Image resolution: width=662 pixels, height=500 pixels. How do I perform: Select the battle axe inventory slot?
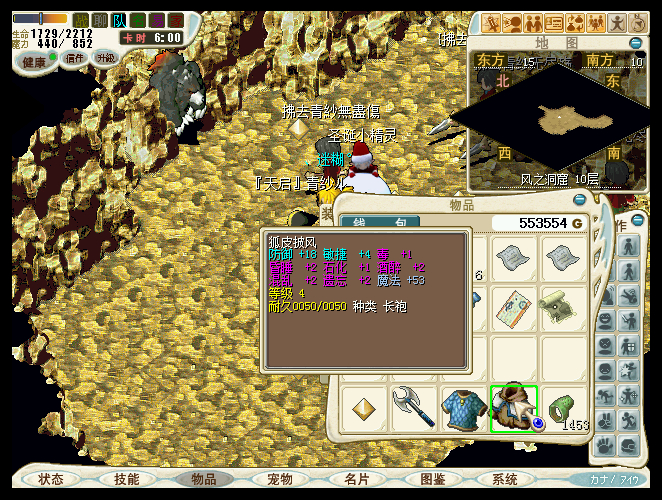point(413,409)
